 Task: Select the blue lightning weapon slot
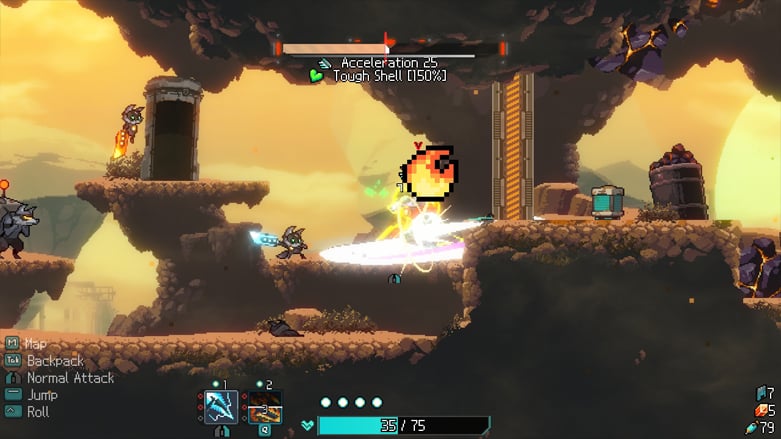[x=221, y=408]
